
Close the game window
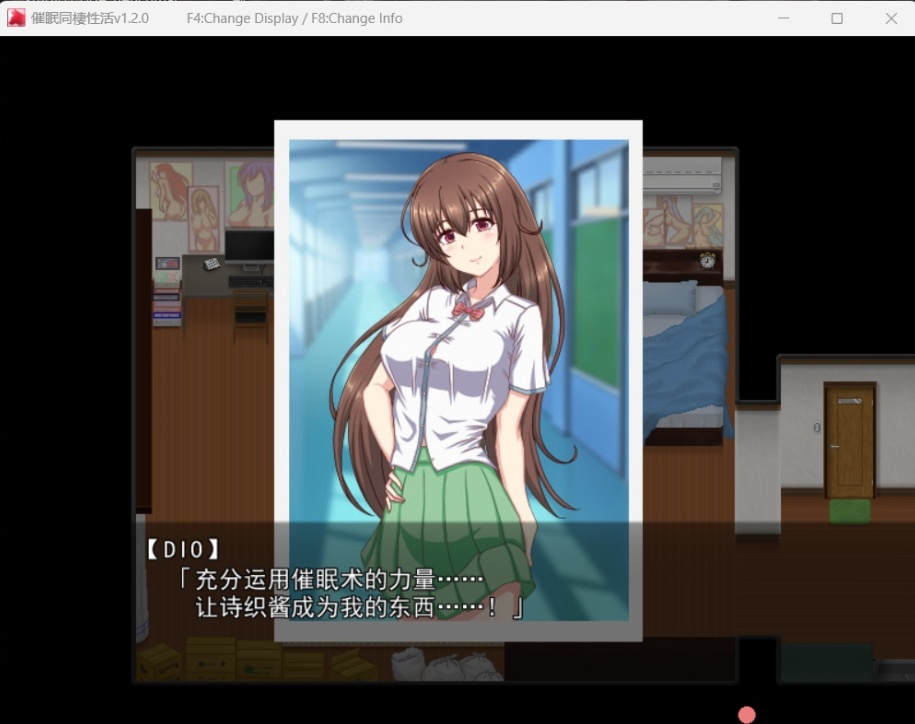(x=891, y=18)
